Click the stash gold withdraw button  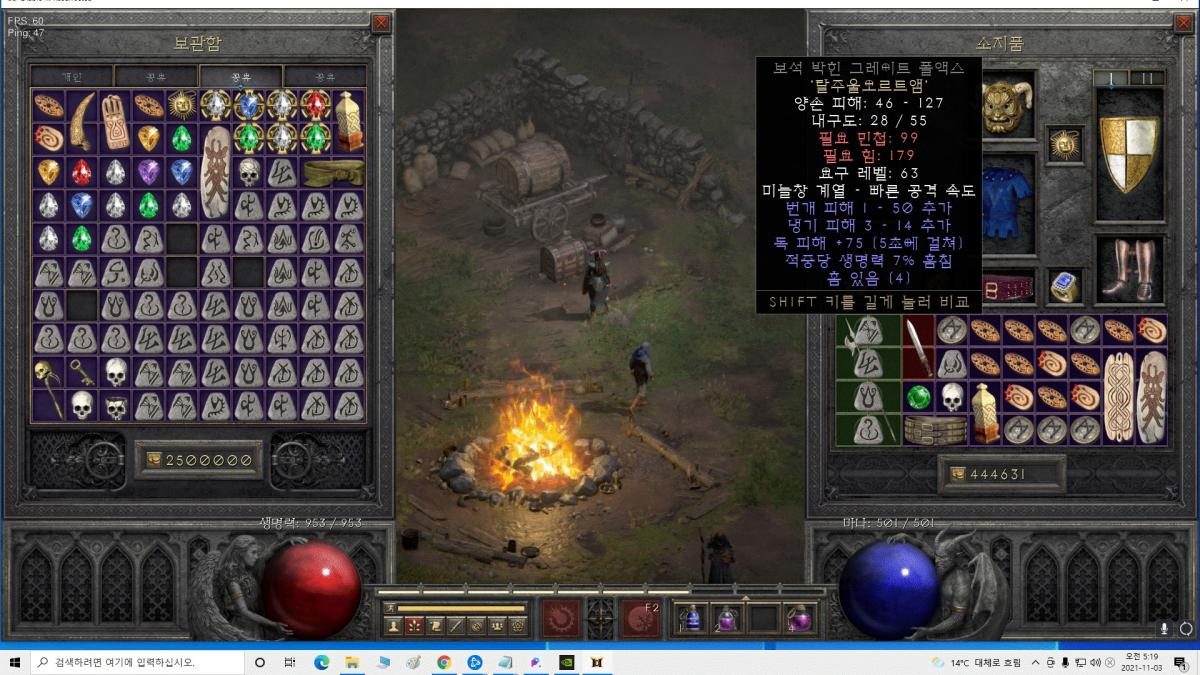(153, 459)
